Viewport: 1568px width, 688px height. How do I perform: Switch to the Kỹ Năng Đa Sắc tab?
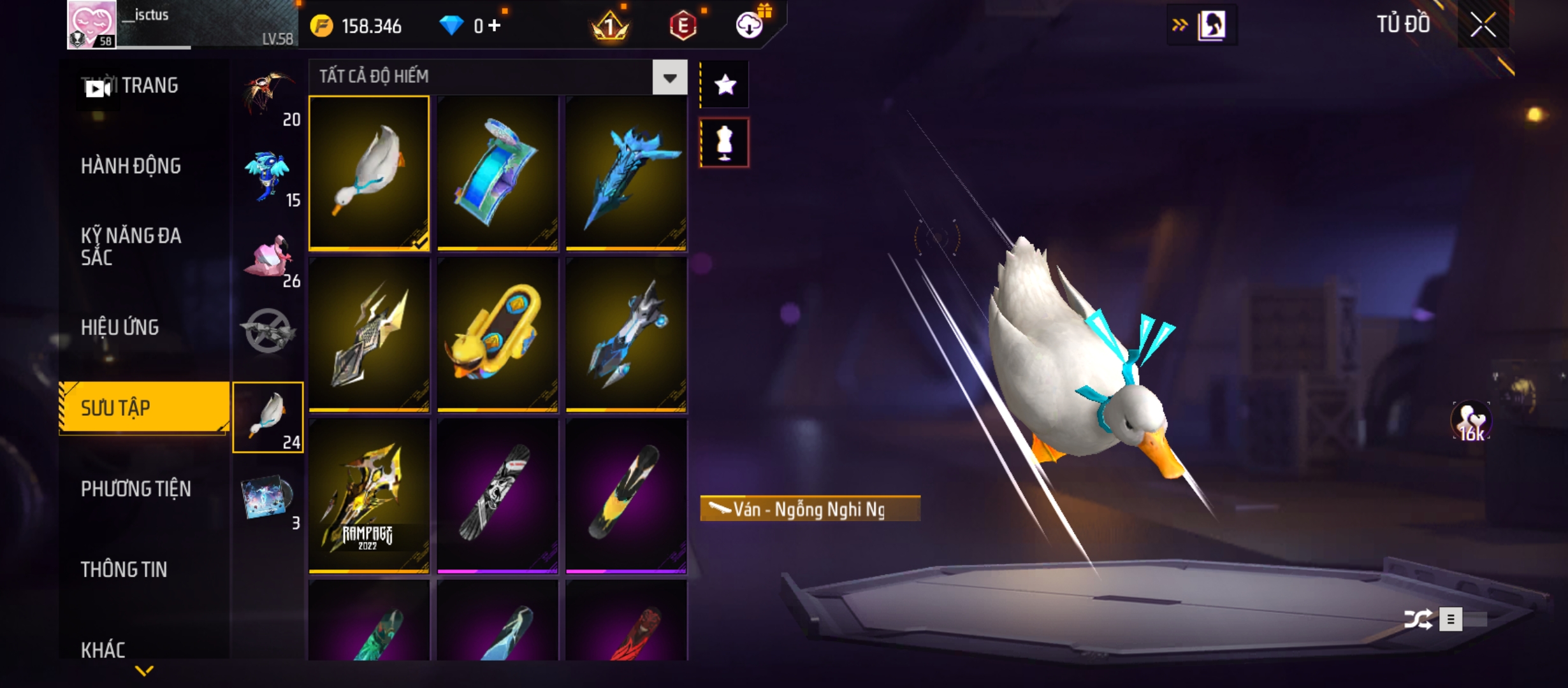point(131,247)
